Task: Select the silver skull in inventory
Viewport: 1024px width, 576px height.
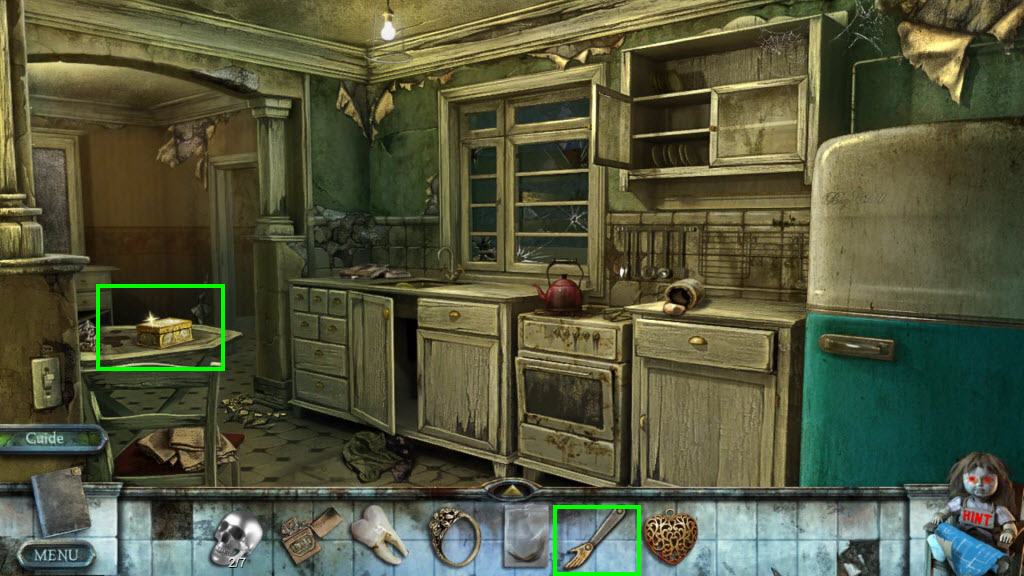Action: click(x=237, y=537)
